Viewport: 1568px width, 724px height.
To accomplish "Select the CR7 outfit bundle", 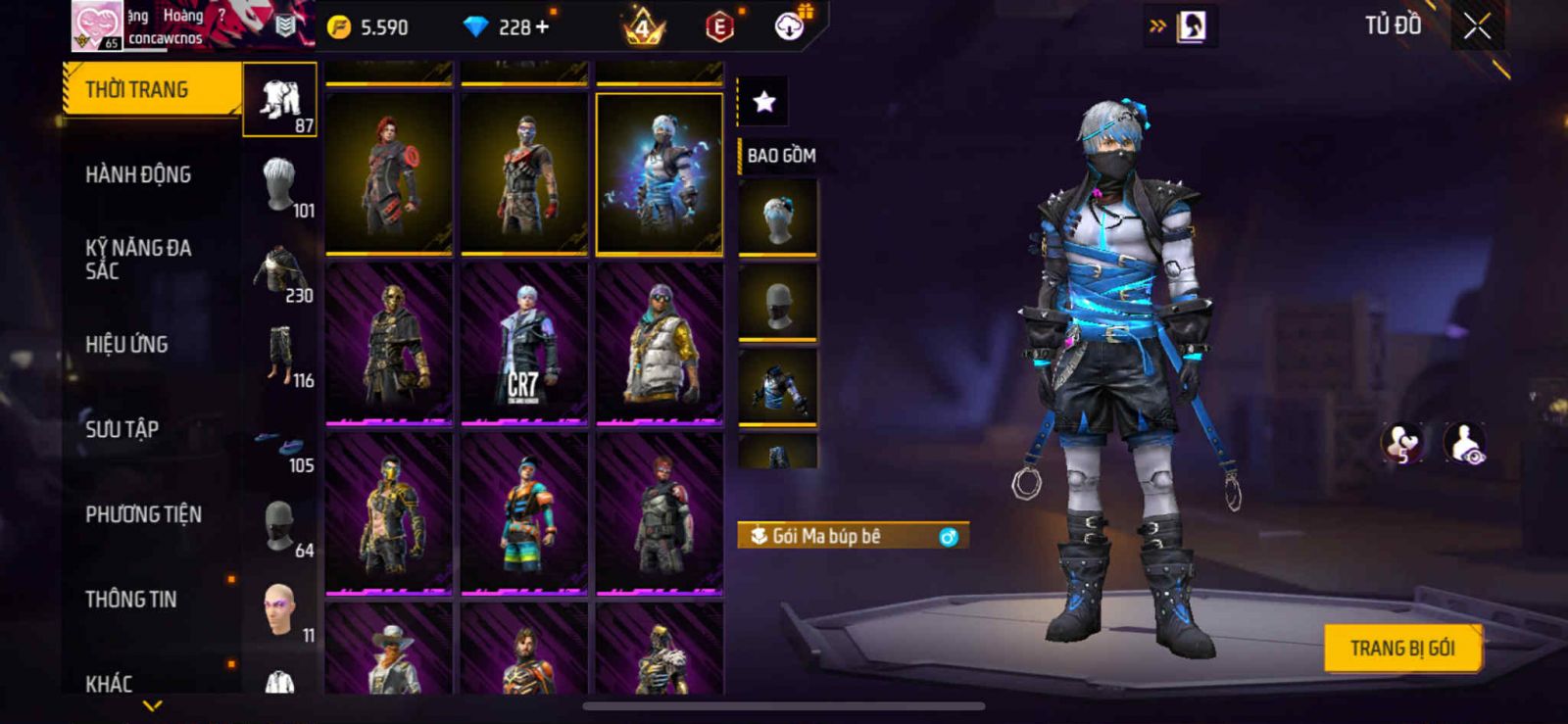I will click(x=524, y=343).
